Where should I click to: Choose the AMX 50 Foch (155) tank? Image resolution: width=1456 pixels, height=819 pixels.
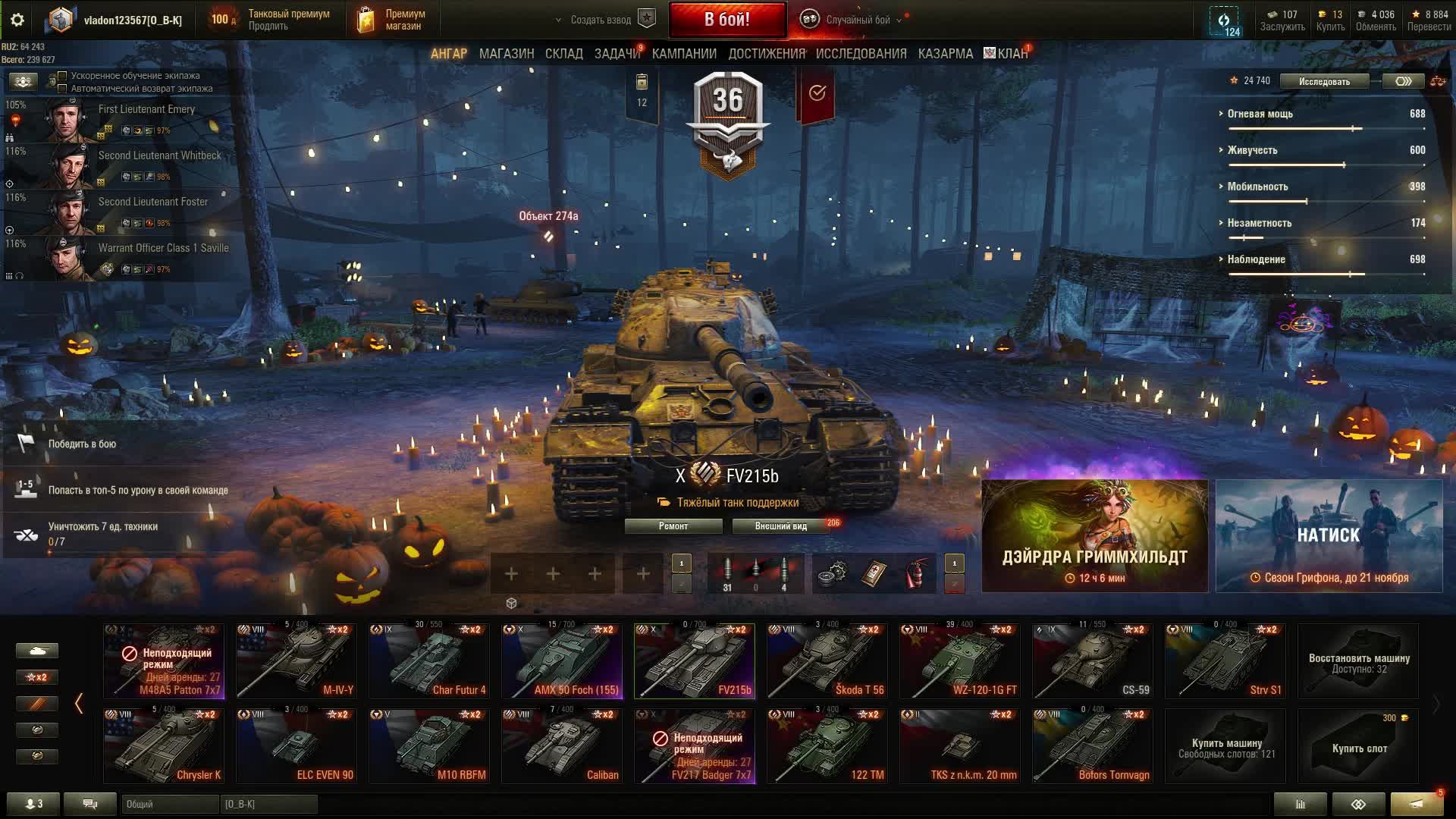point(561,661)
